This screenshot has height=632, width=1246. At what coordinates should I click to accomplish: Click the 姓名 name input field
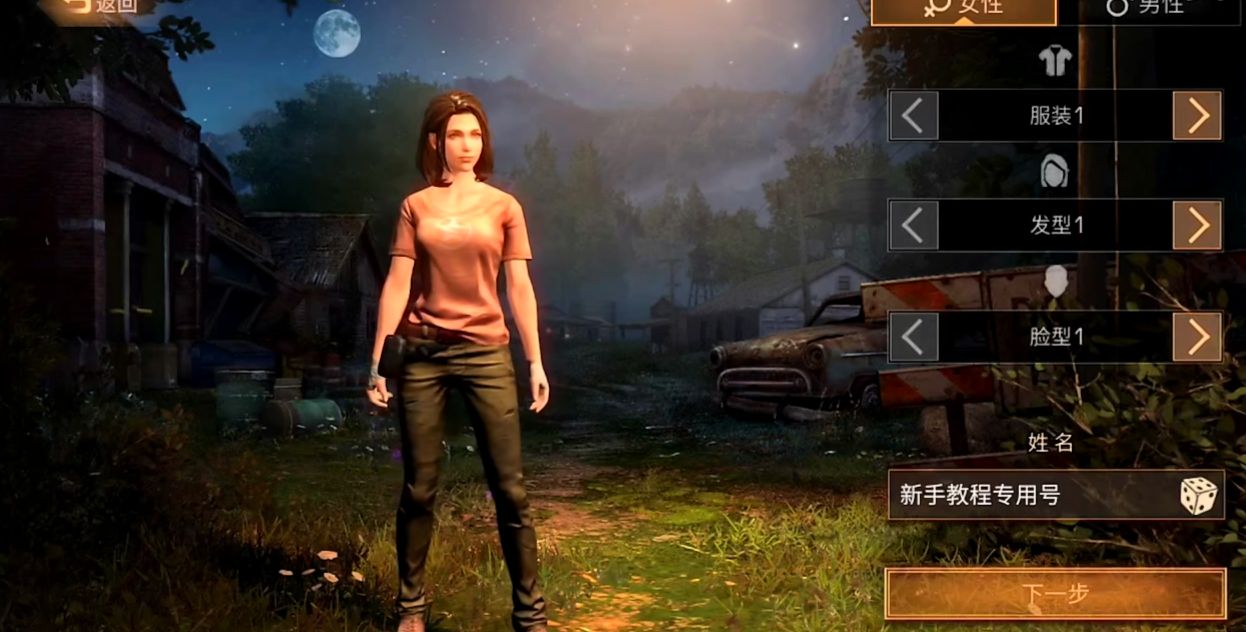click(1030, 495)
